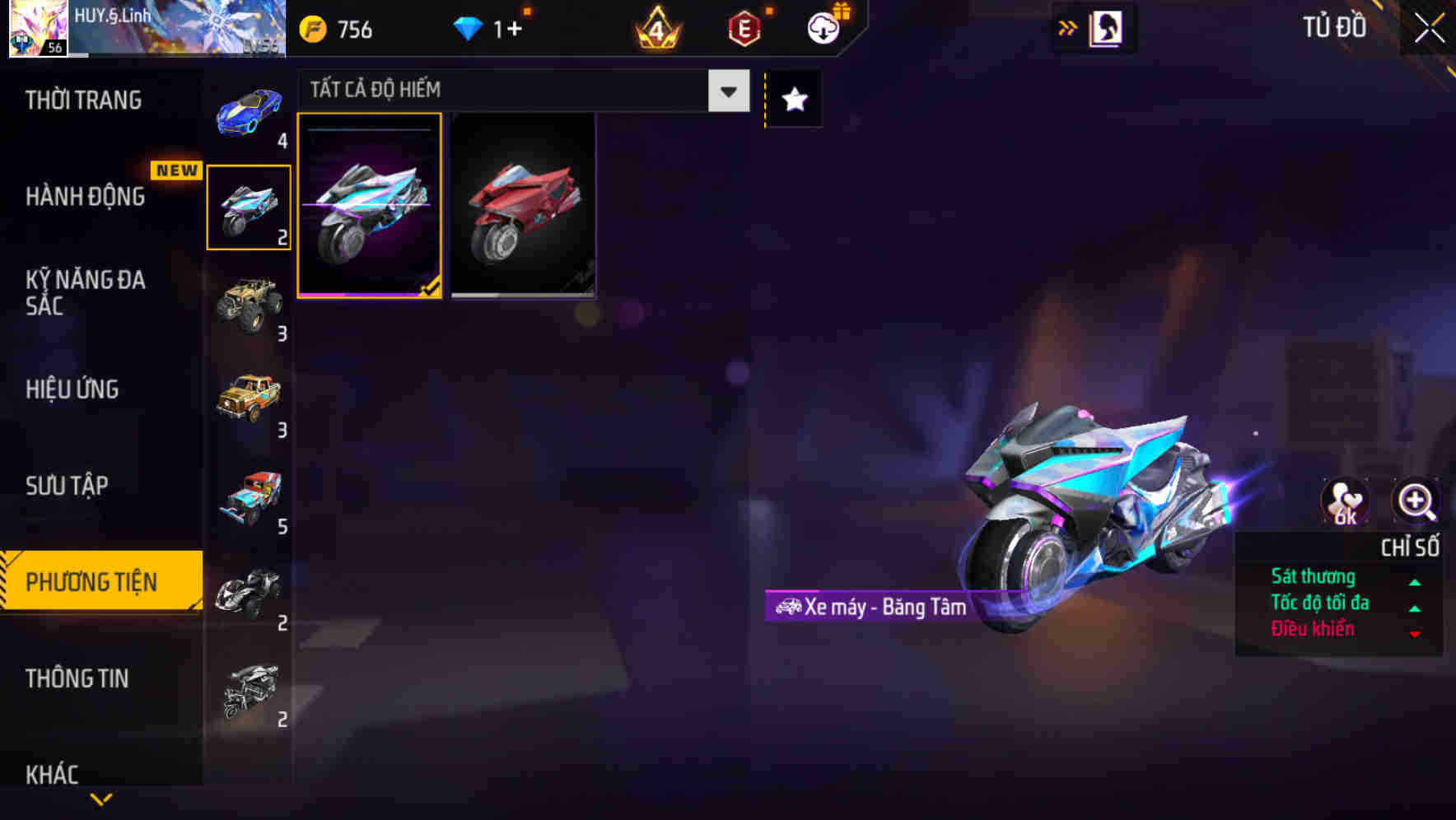Select the red motorcycle thumbnail

click(x=523, y=206)
